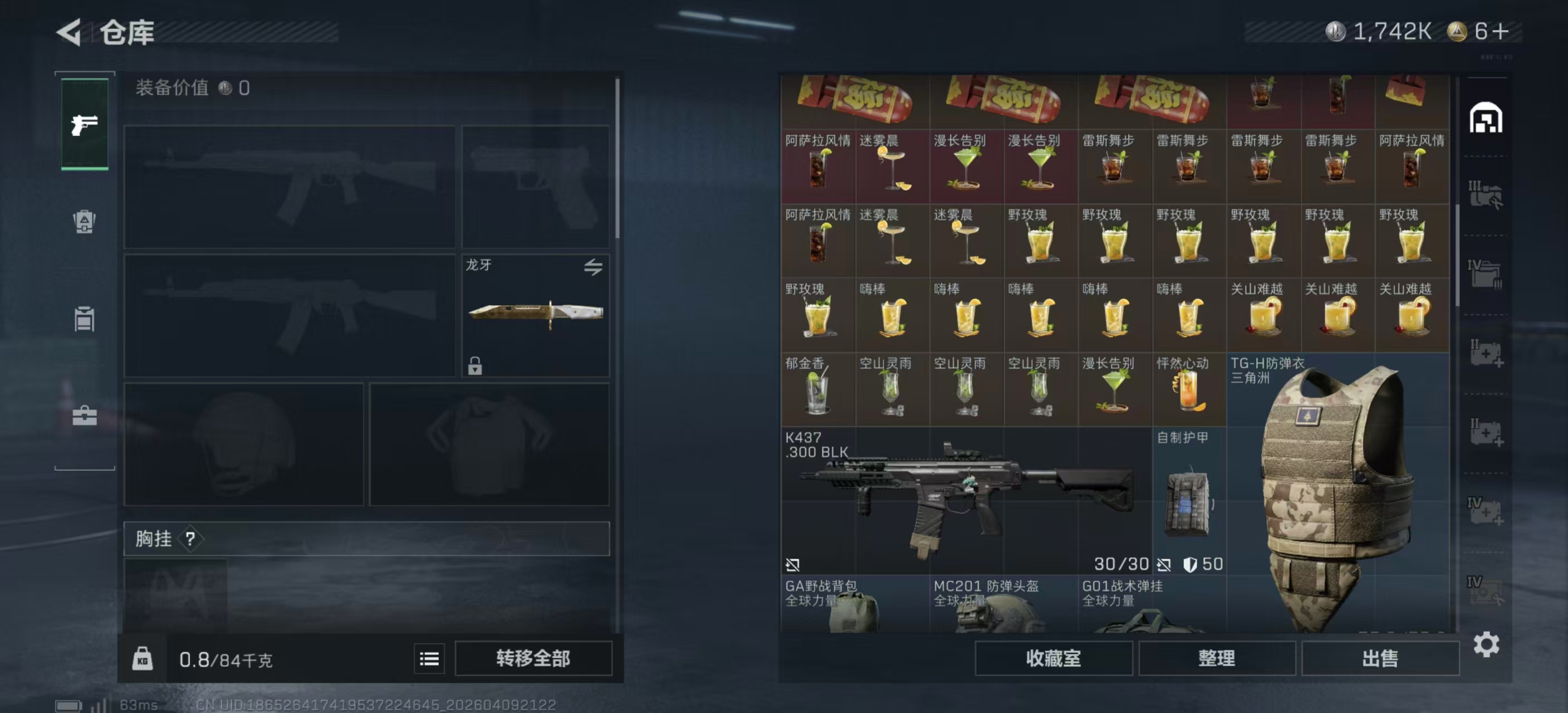
Task: Click the swap arrows on the 龙牙 knife
Action: coord(595,267)
